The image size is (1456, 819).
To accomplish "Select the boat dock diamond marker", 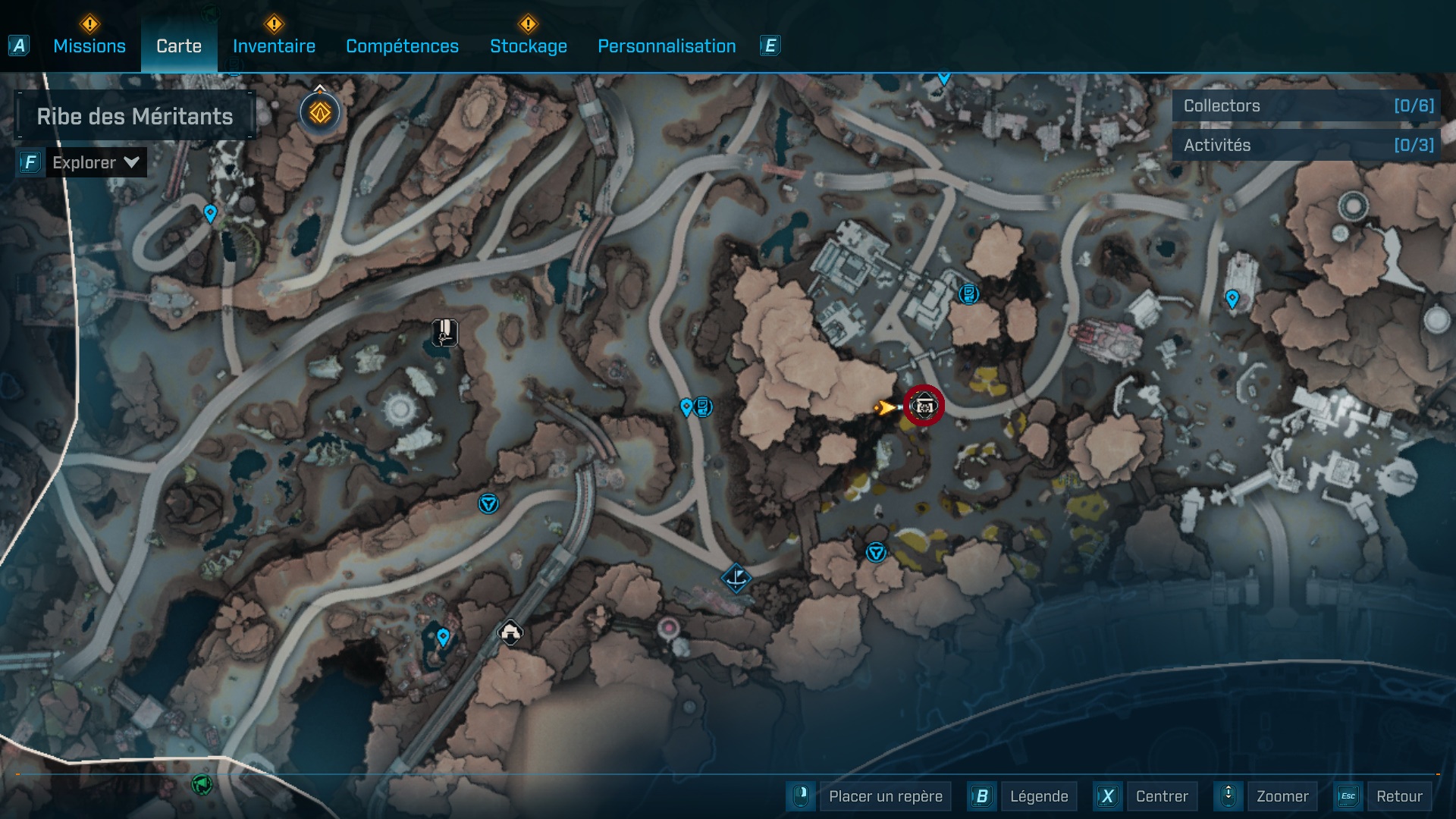I will tap(736, 579).
